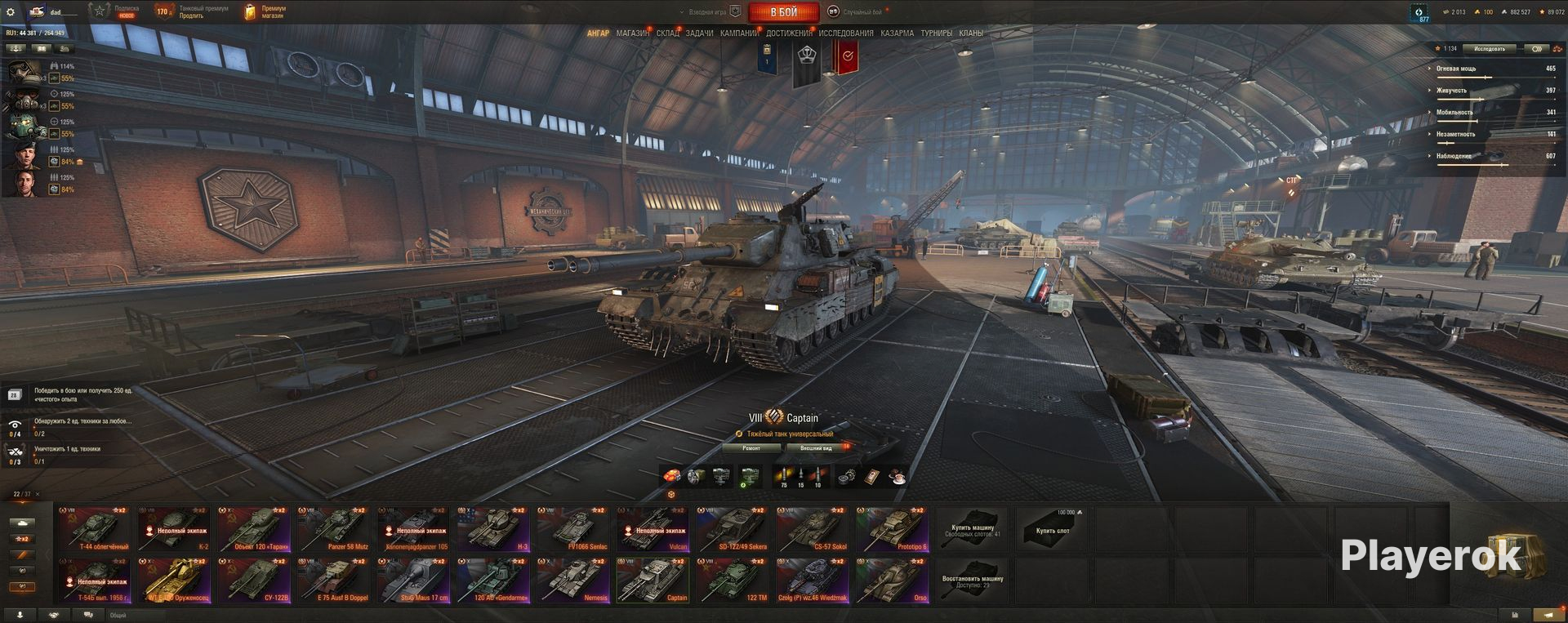Select the E 75 Ausf B Doppel tank
The image size is (1568, 623).
click(335, 581)
